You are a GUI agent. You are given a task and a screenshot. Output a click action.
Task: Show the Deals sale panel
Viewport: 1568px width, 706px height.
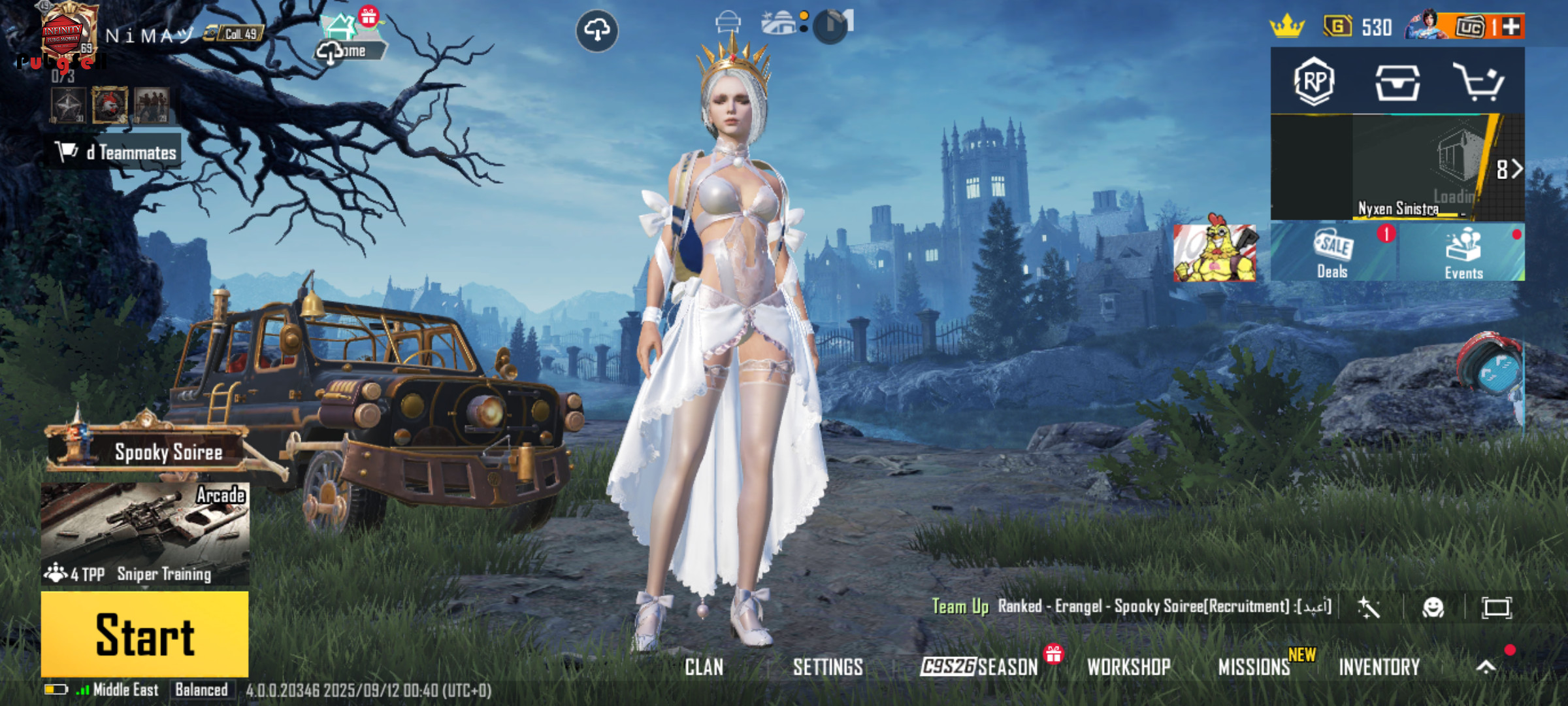point(1333,252)
